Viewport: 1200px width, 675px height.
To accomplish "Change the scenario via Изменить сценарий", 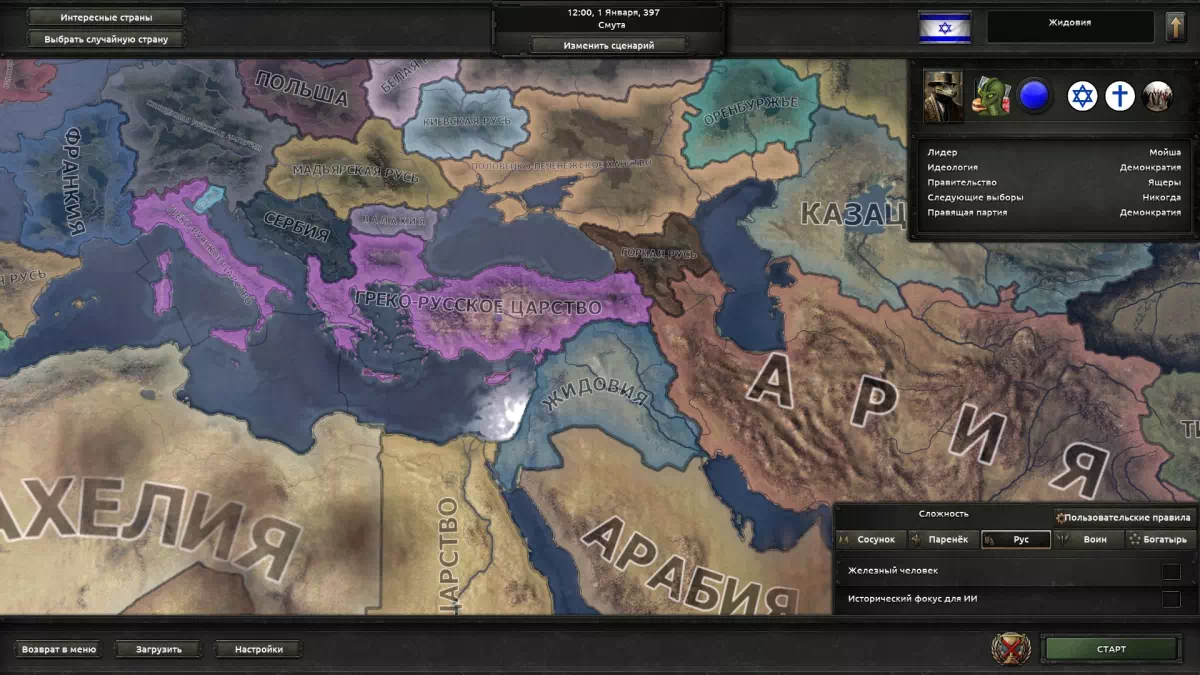I will [609, 45].
